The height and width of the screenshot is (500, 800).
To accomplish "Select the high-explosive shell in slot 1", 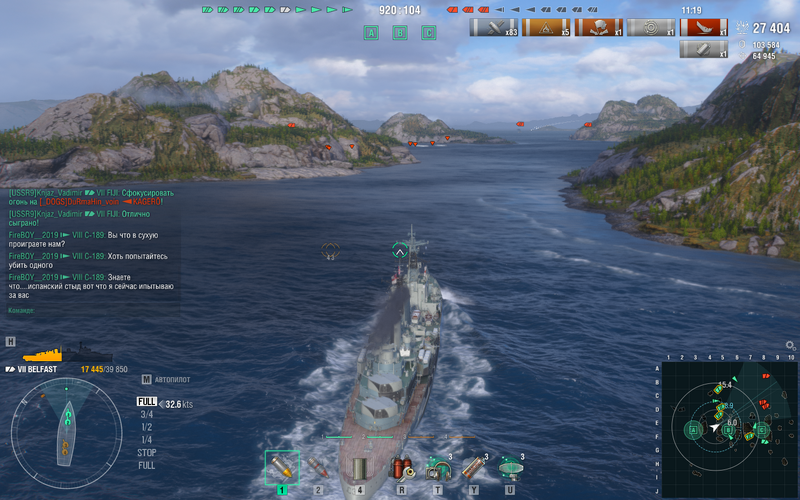I will tap(282, 468).
